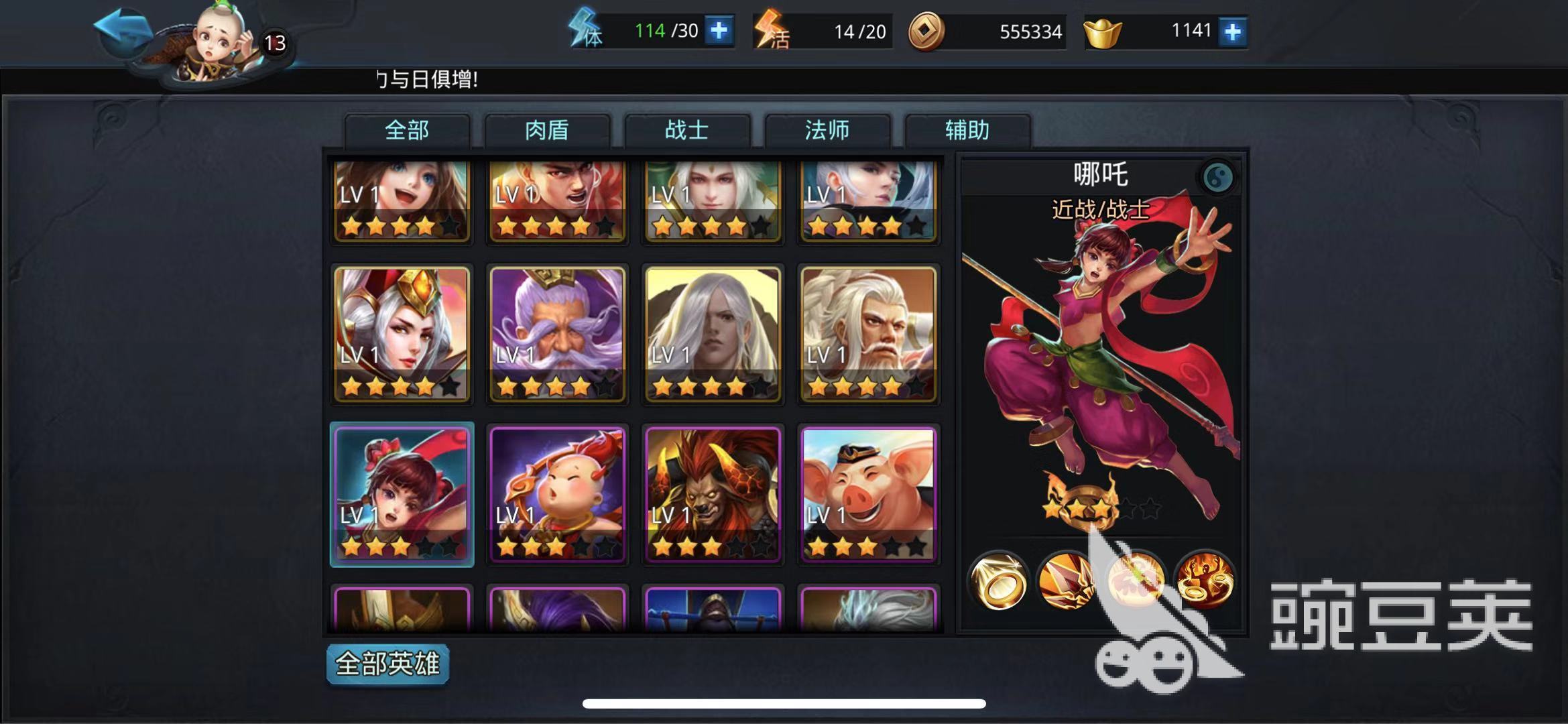This screenshot has height=724, width=1568.
Task: Choose the purple-bearded old man hero
Action: coord(557,334)
